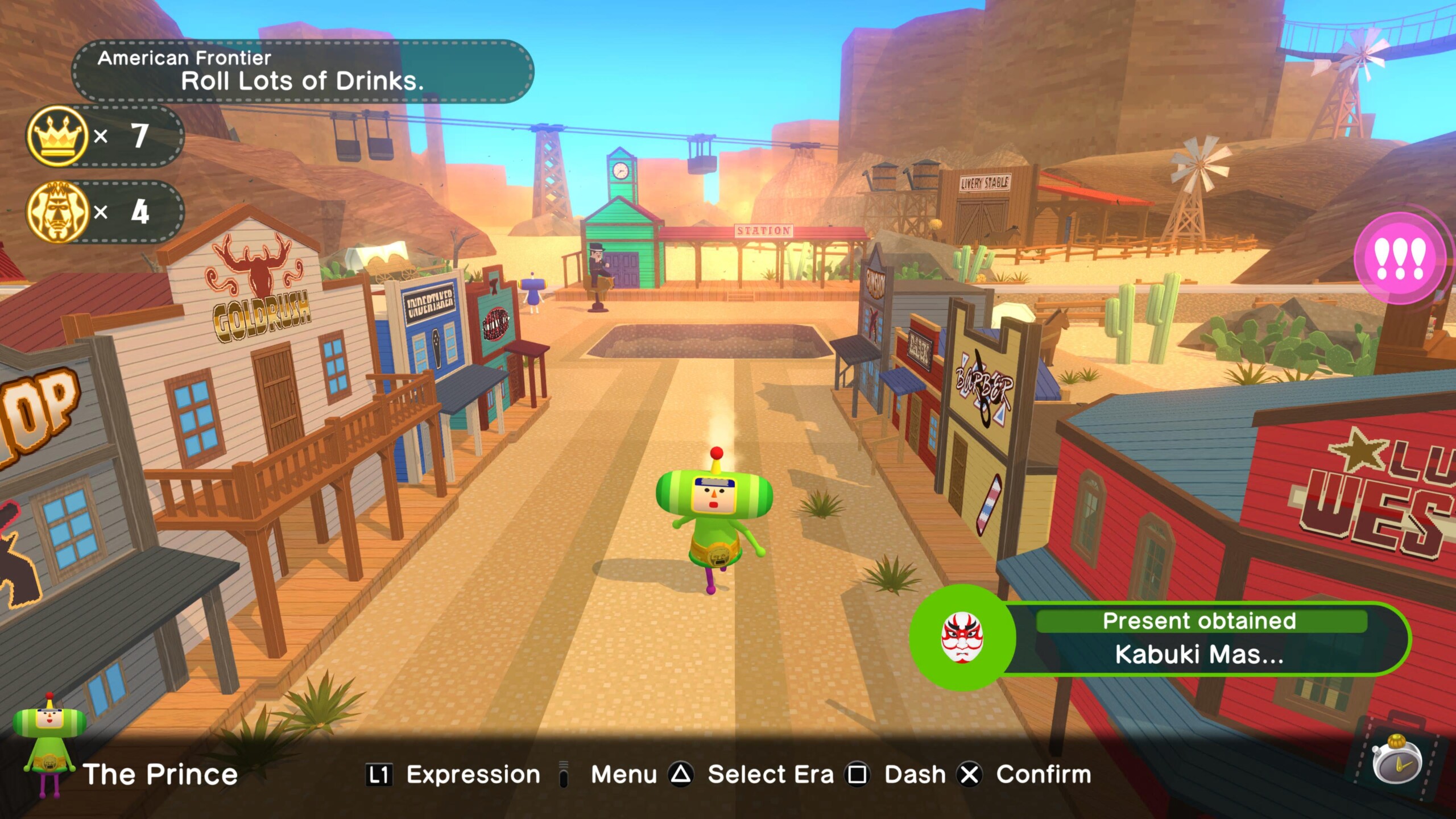This screenshot has height=819, width=1456.
Task: Click the gold crown icon
Action: pos(57,136)
